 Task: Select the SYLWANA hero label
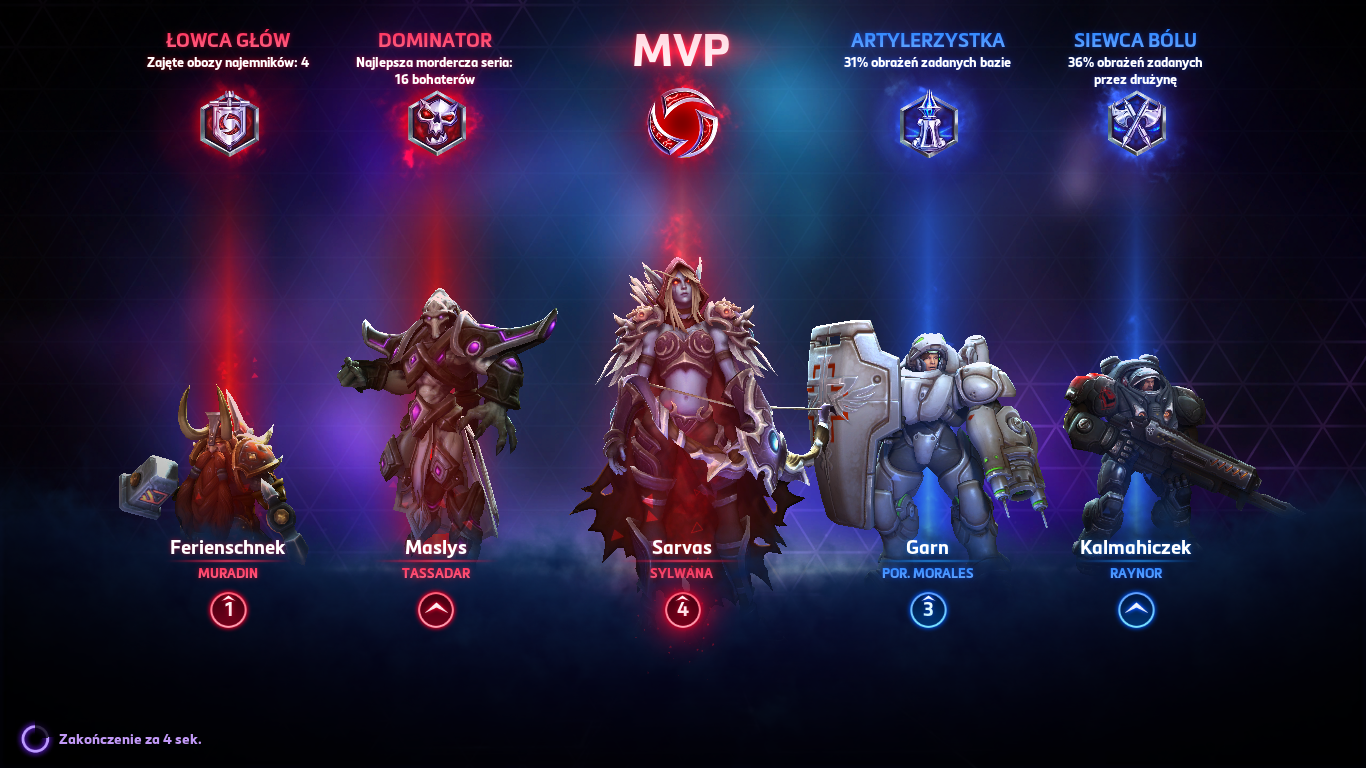pyautogui.click(x=683, y=573)
